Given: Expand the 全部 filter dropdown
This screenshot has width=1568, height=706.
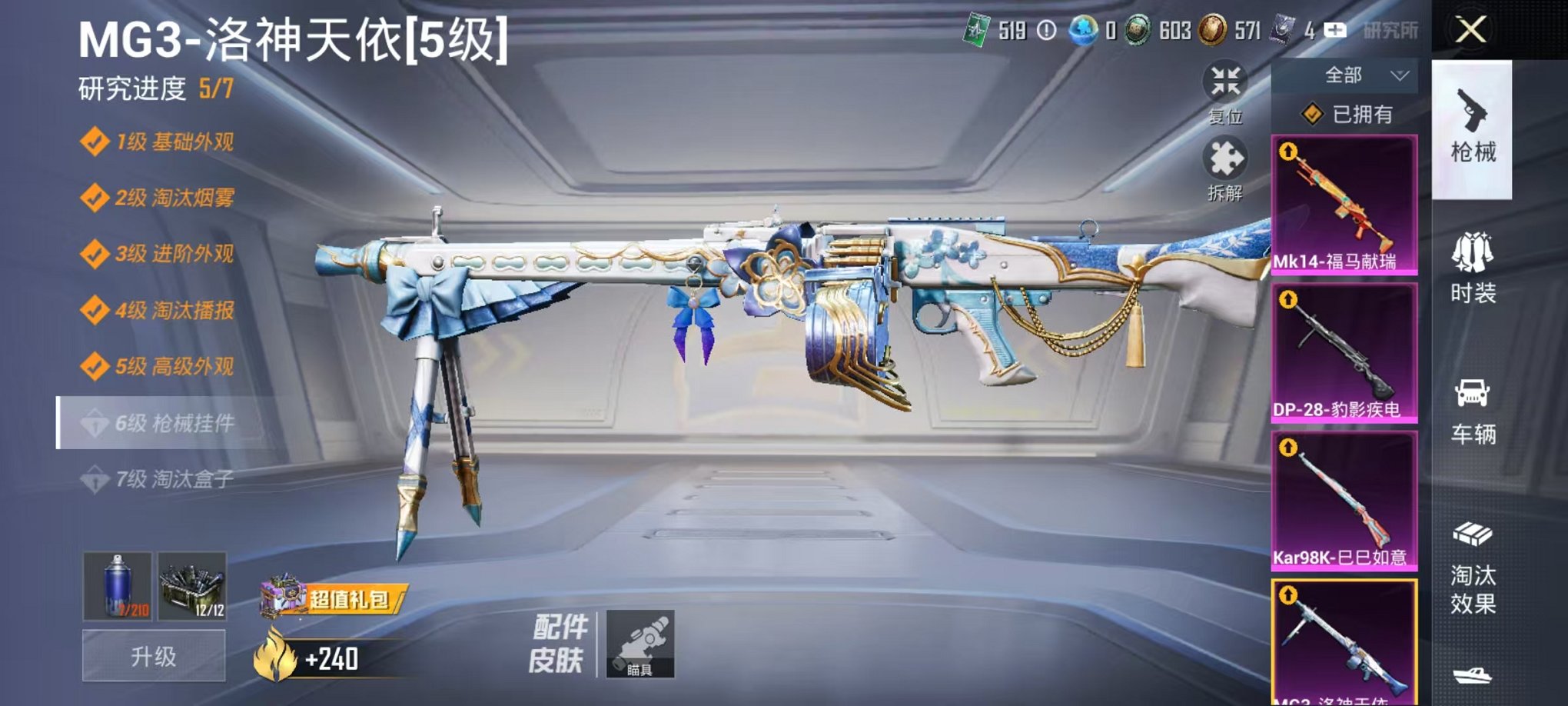Looking at the screenshot, I should pos(1344,73).
